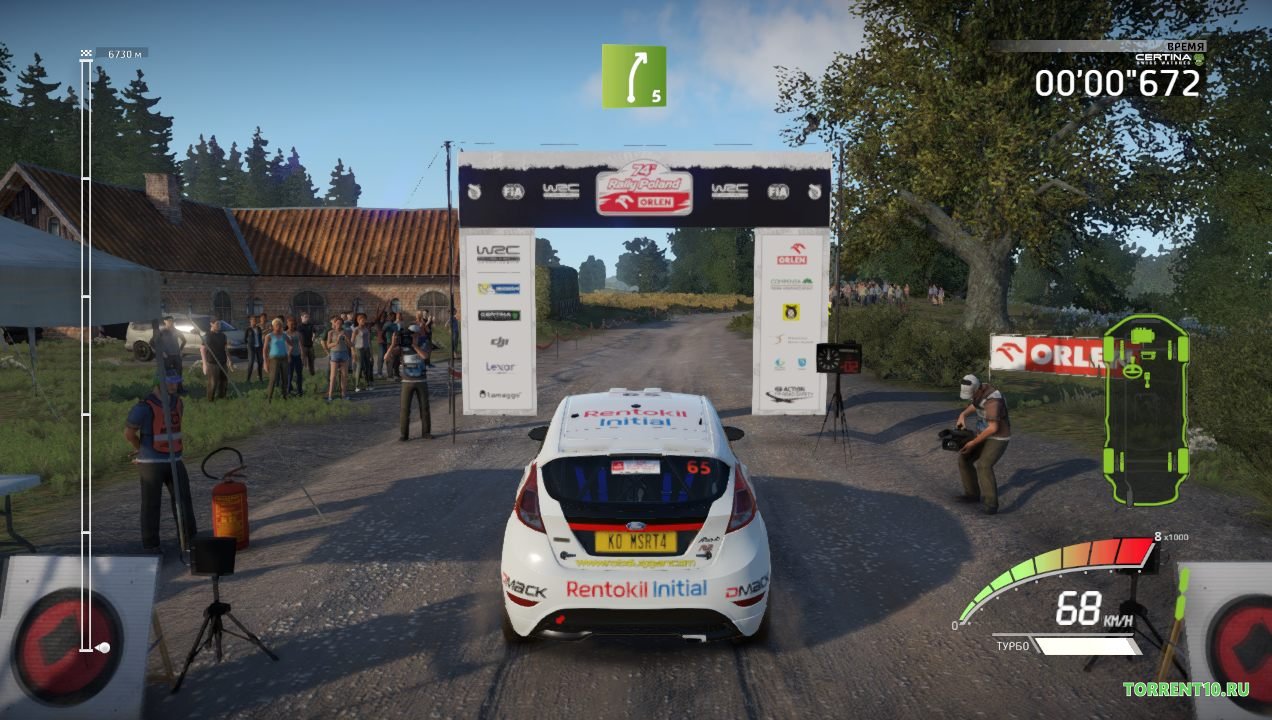This screenshot has width=1272, height=720.
Task: Select the green car damage diagram
Action: tap(1145, 410)
